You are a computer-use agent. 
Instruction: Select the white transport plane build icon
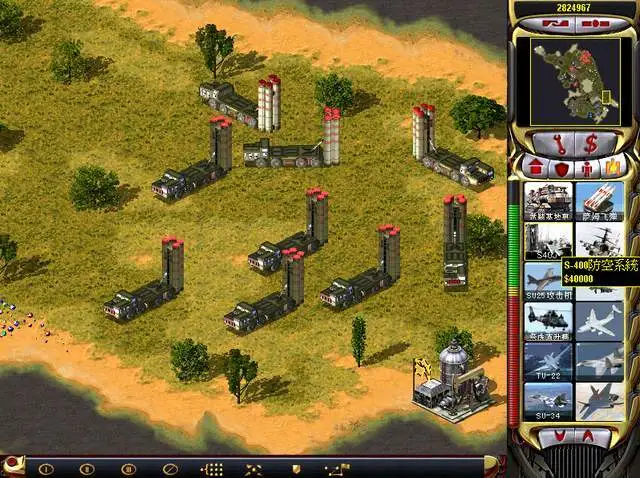(x=599, y=320)
